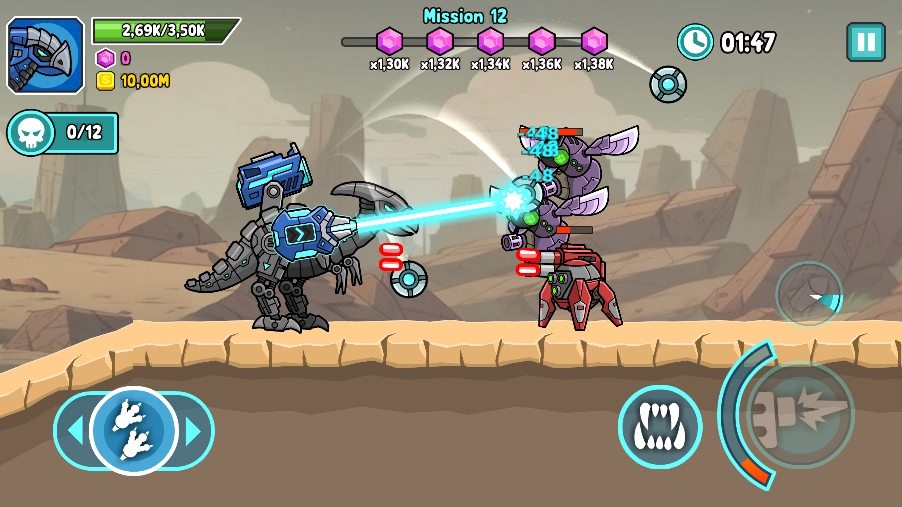
Task: Move right with the right arrow
Action: [x=195, y=432]
